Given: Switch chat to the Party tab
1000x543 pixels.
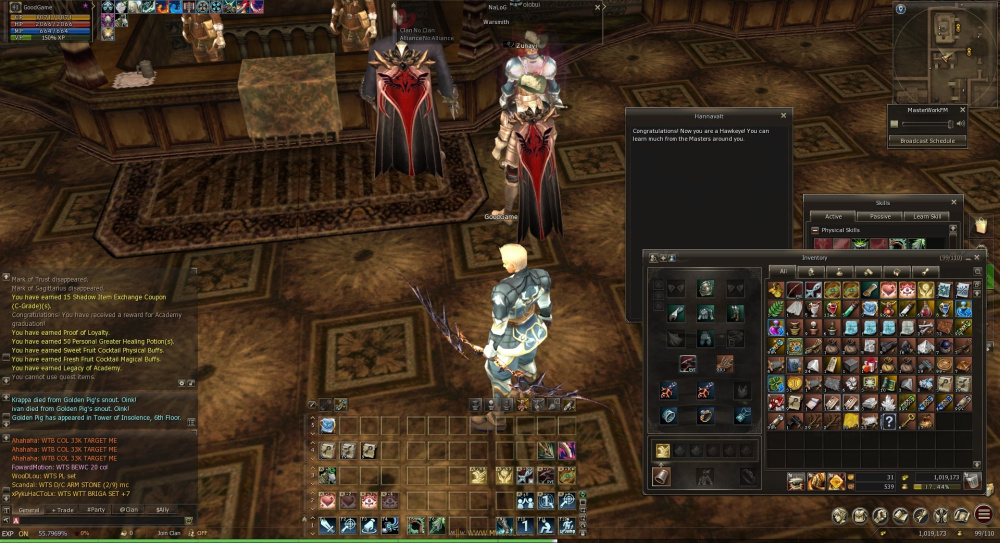Looking at the screenshot, I should (x=96, y=510).
